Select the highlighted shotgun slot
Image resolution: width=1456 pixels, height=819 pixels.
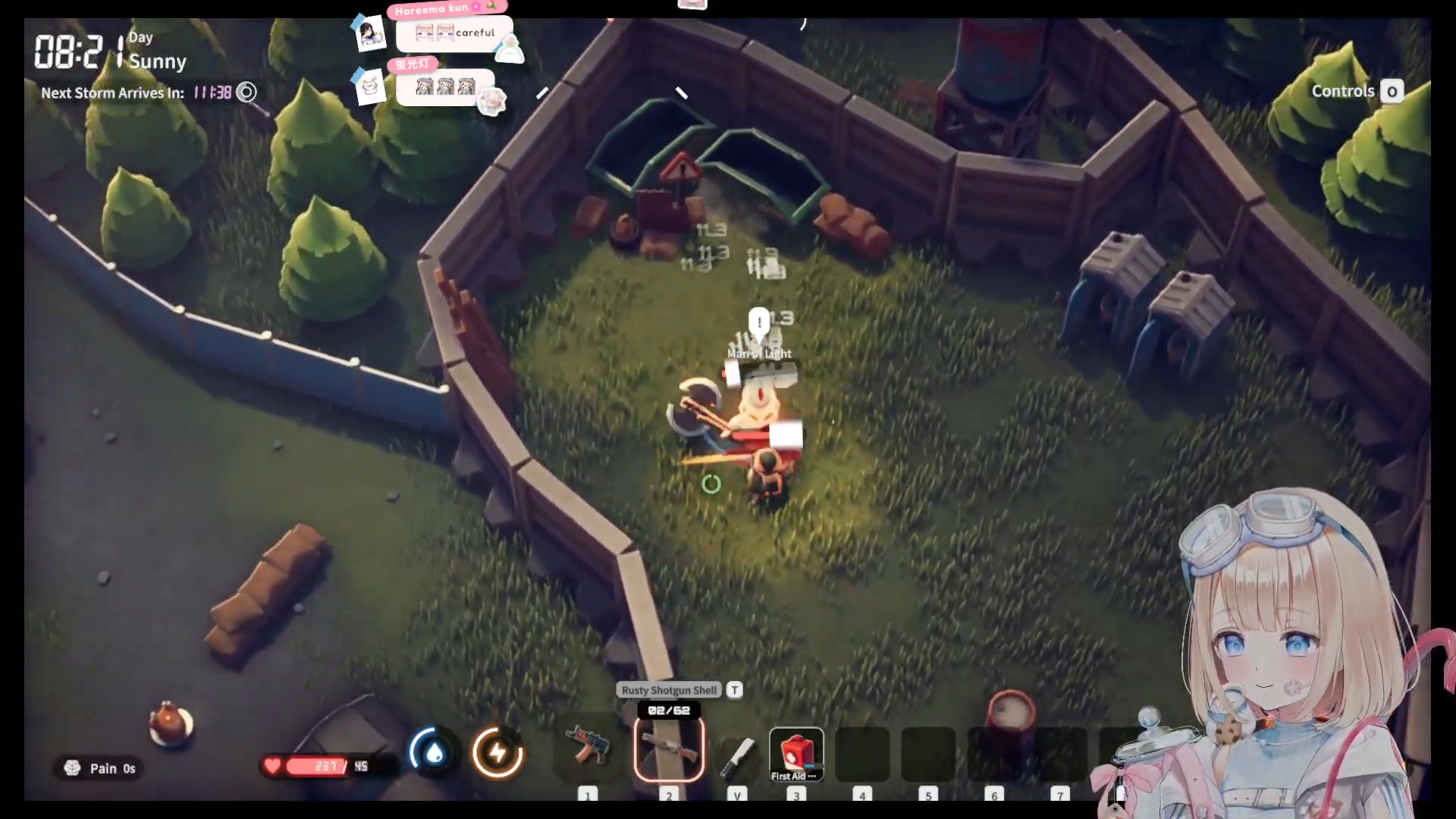pos(669,748)
